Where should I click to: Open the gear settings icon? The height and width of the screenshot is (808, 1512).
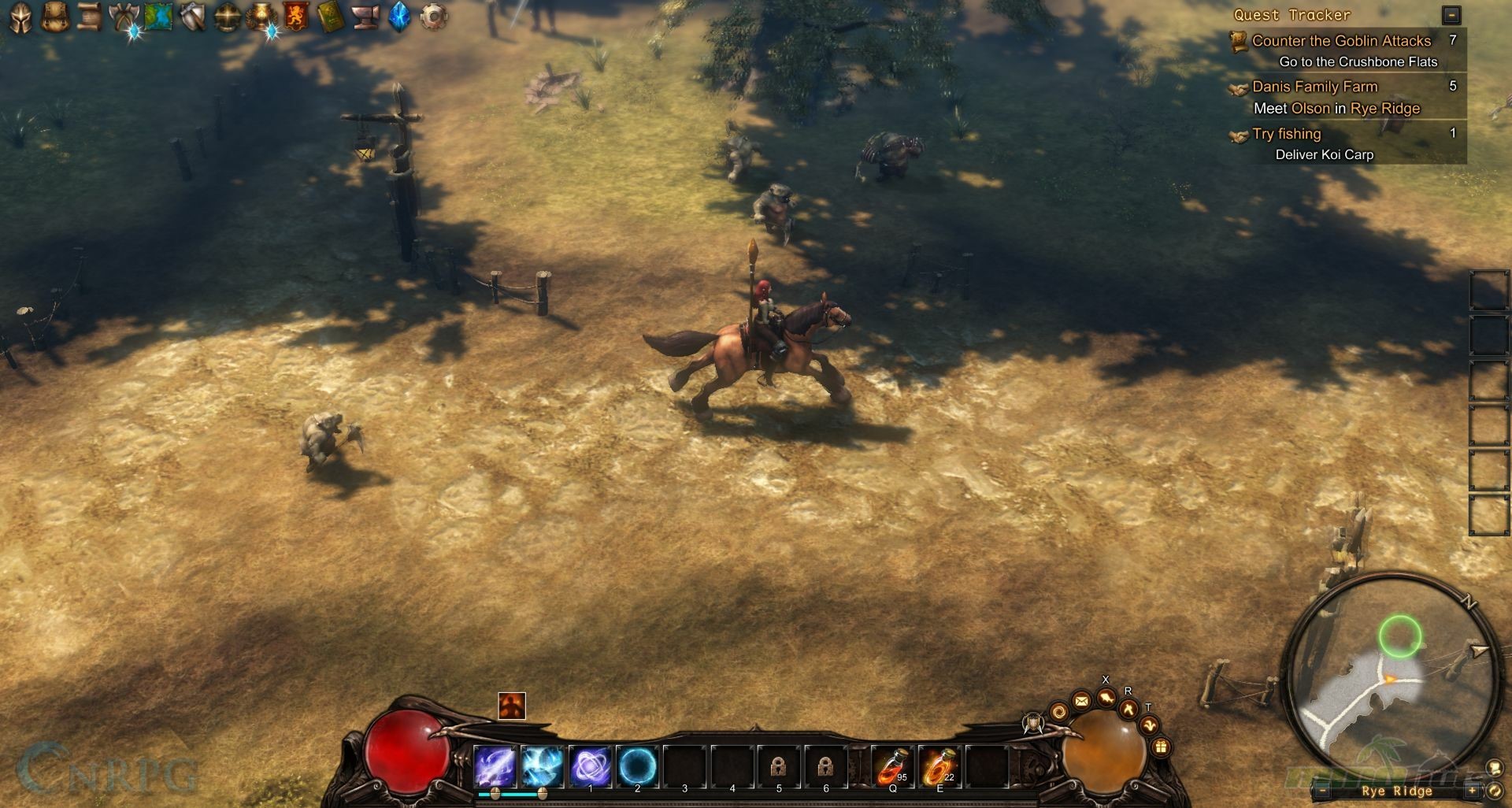point(434,17)
